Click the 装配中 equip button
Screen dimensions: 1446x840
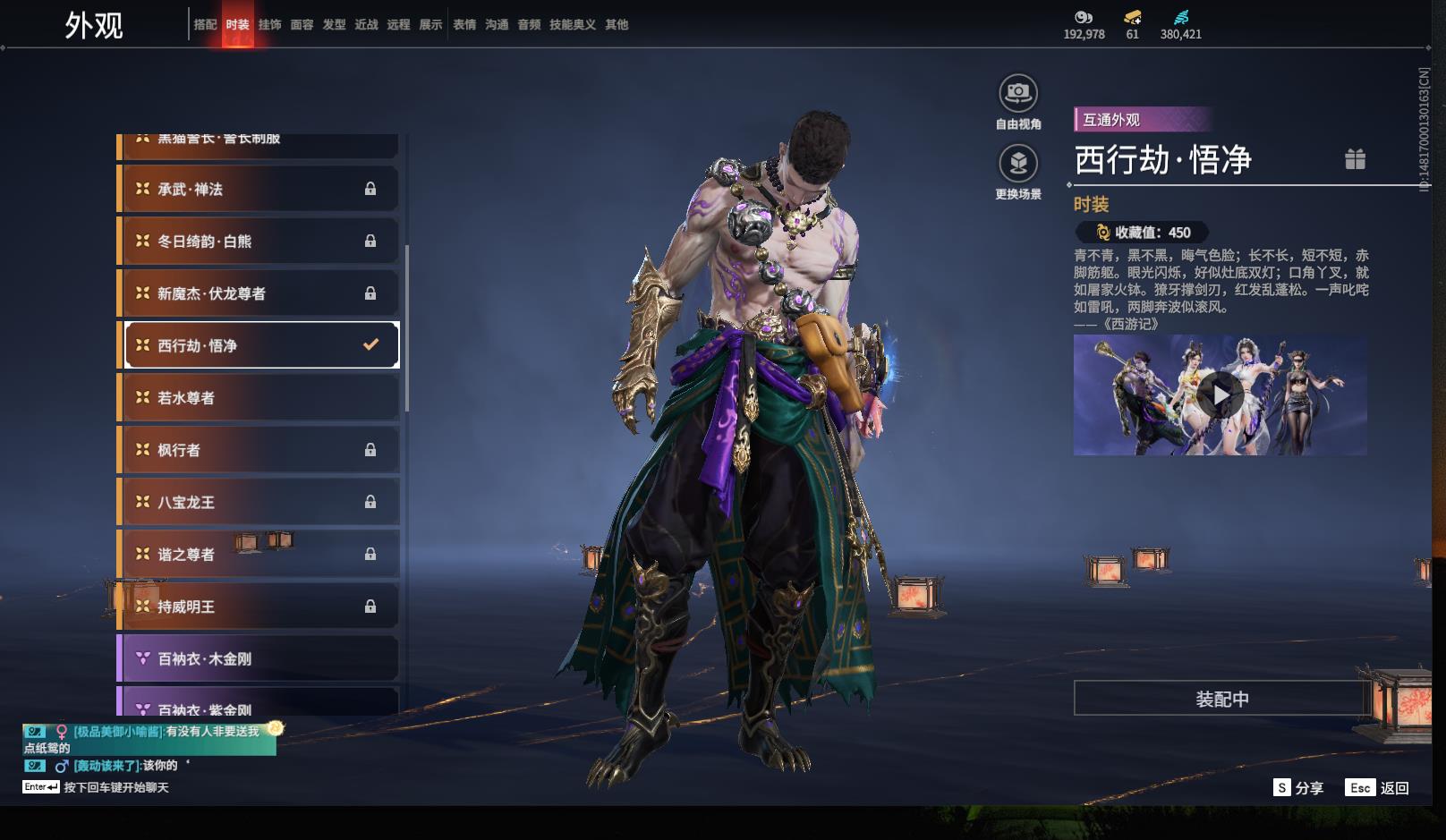click(x=1221, y=699)
